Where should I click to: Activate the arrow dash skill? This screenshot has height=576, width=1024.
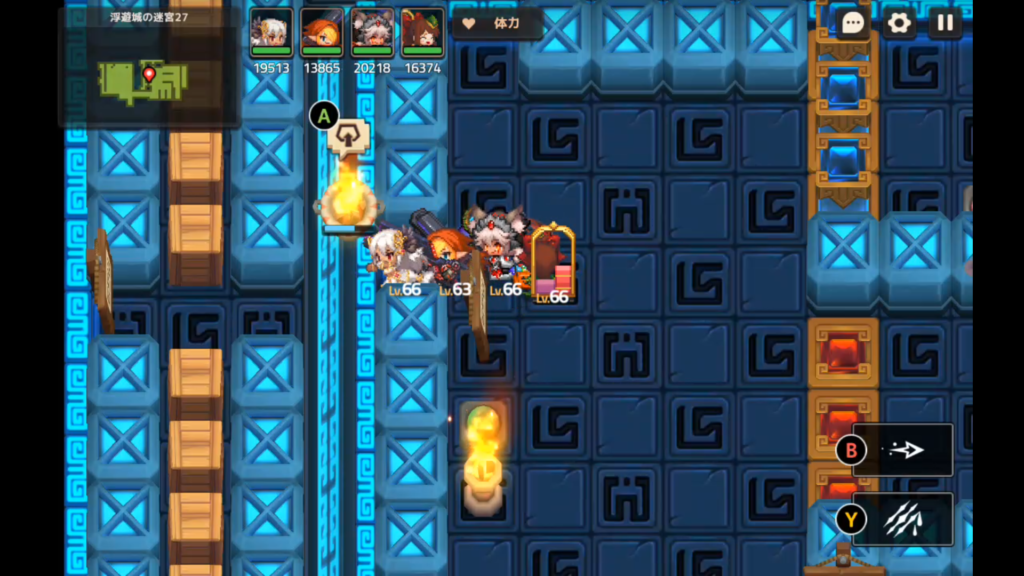pos(903,450)
